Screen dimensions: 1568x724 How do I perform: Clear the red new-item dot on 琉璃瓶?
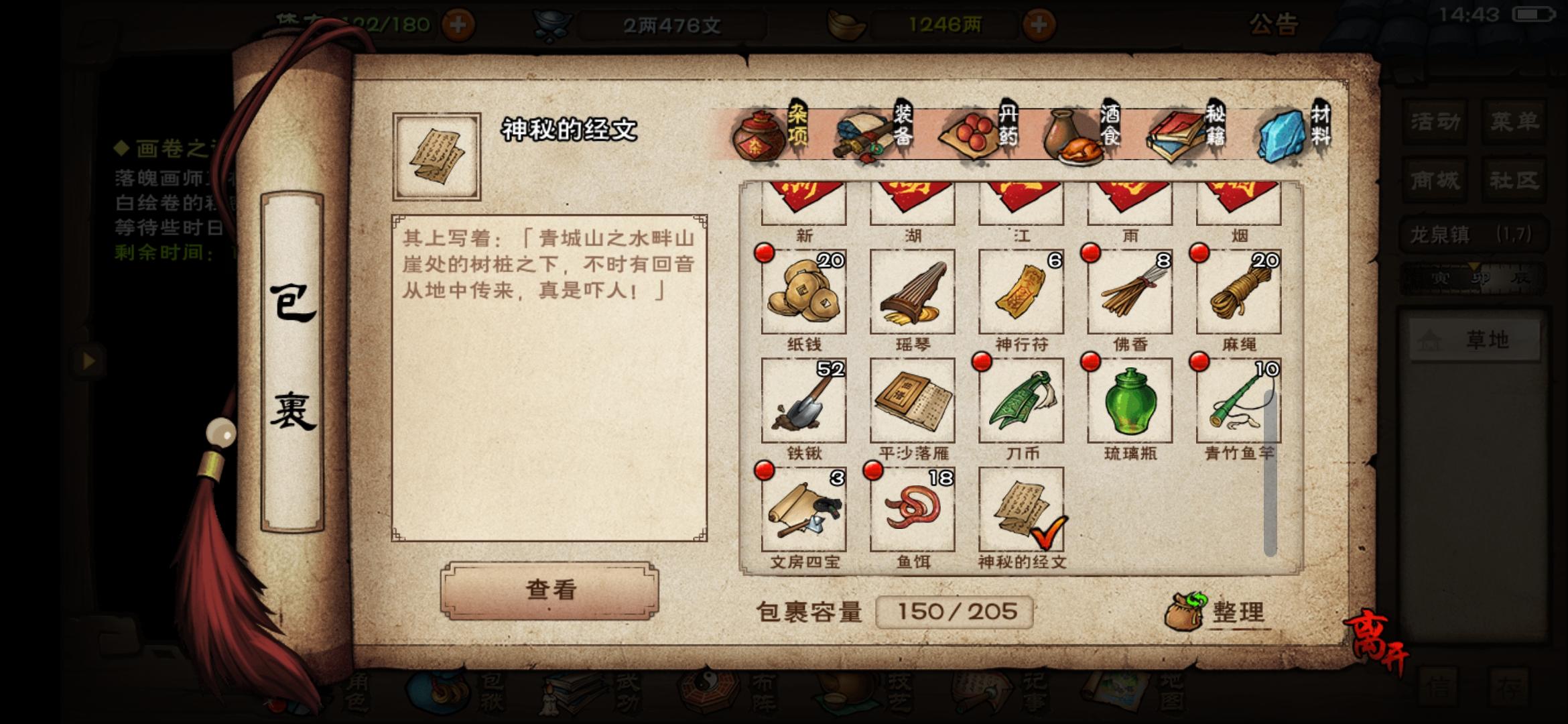coord(1091,362)
